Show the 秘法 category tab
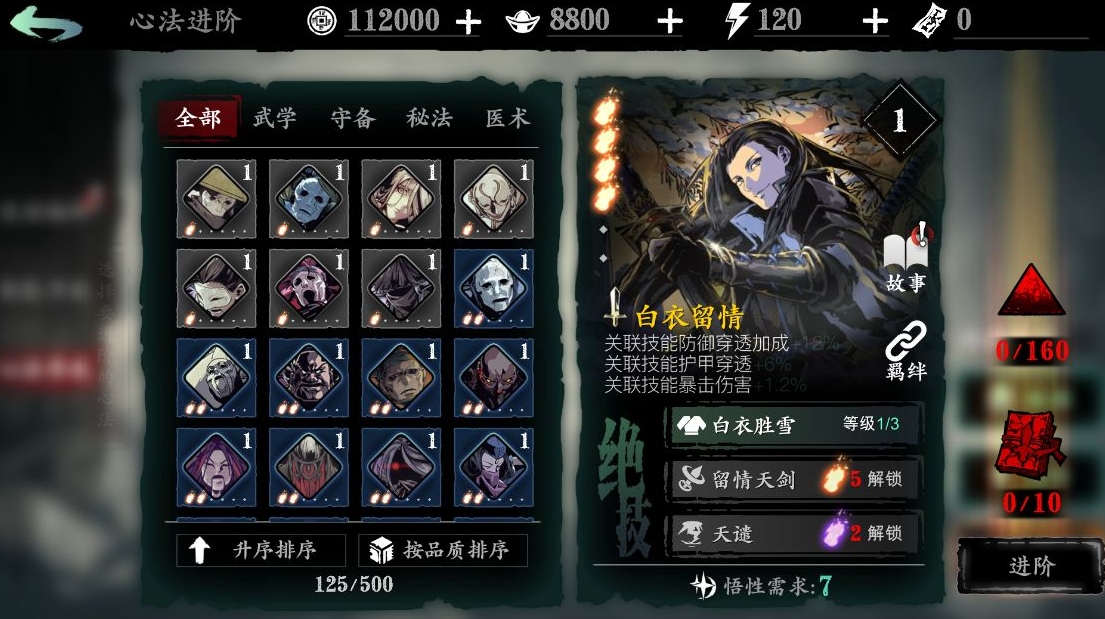 coord(429,119)
